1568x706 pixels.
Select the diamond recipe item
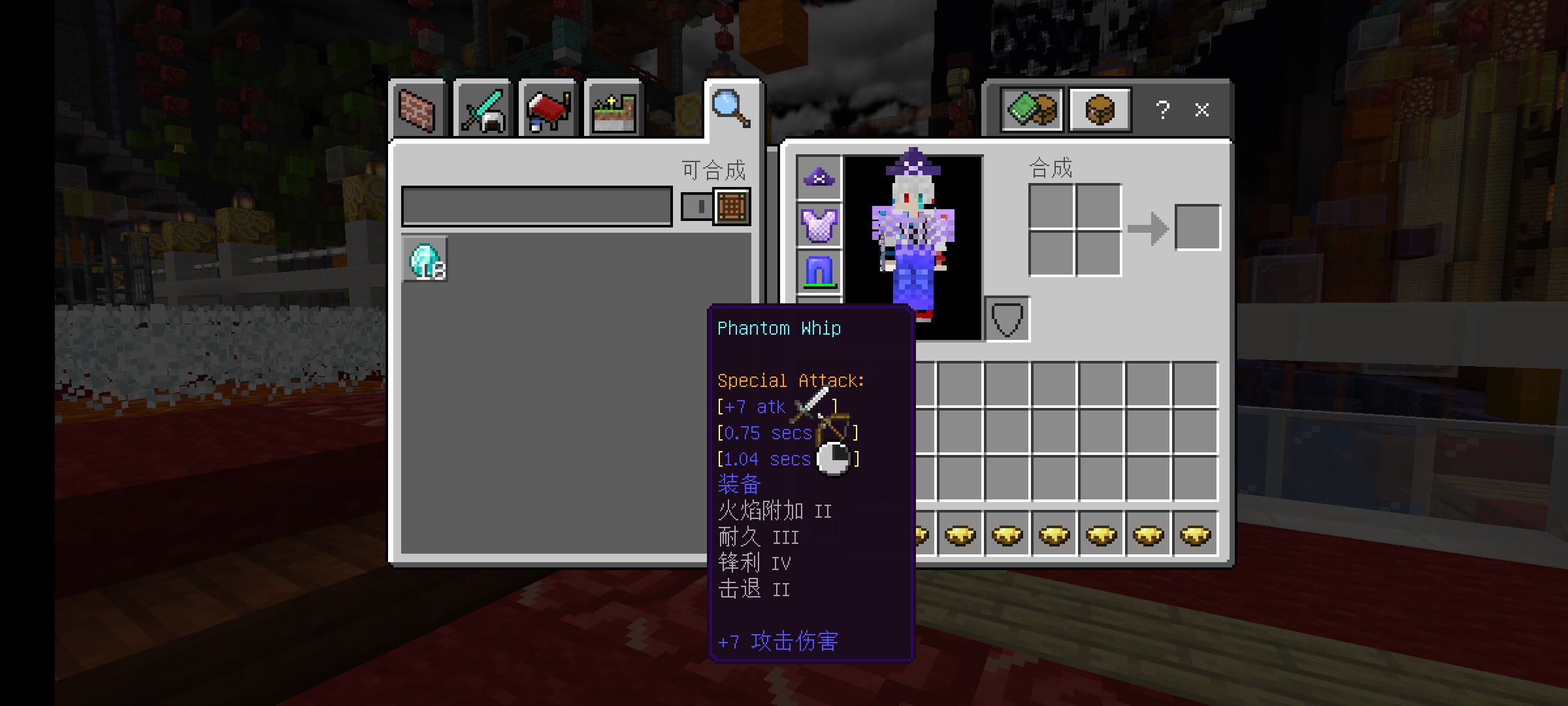click(425, 260)
